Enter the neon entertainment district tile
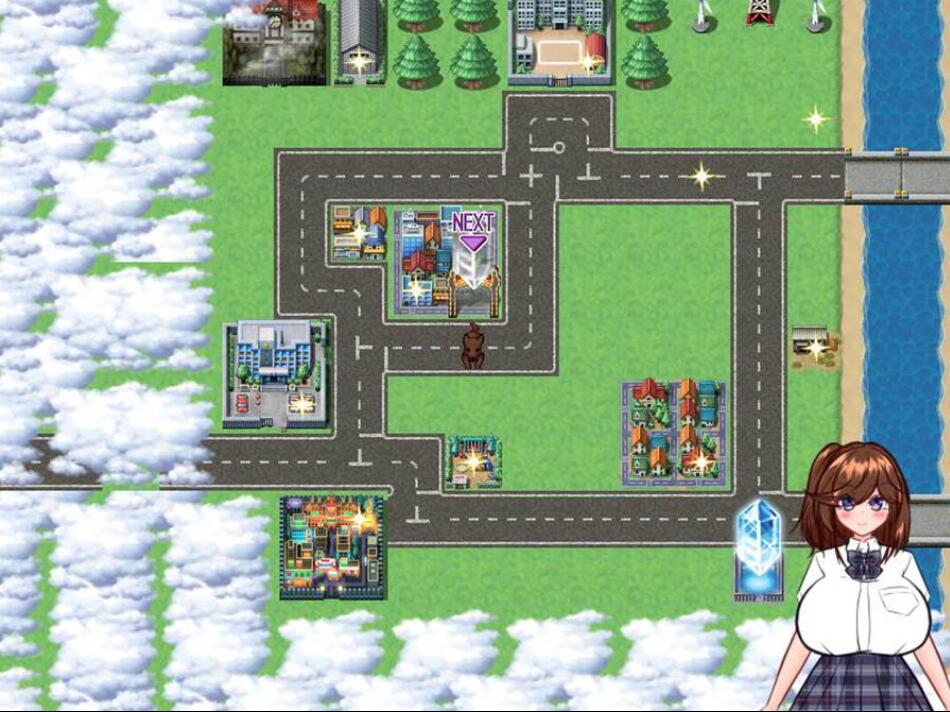The image size is (950, 712). pyautogui.click(x=332, y=547)
